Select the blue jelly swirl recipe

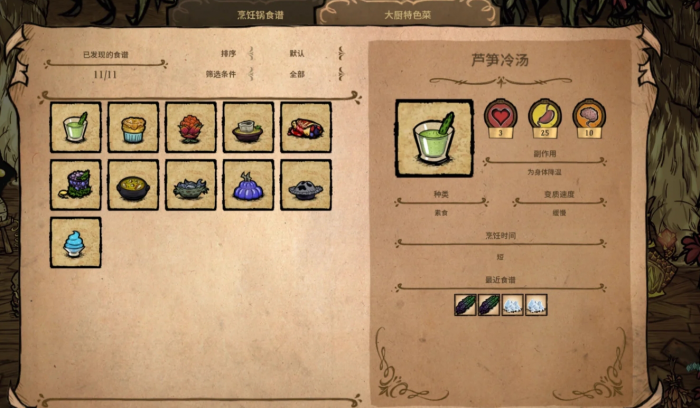coord(76,242)
